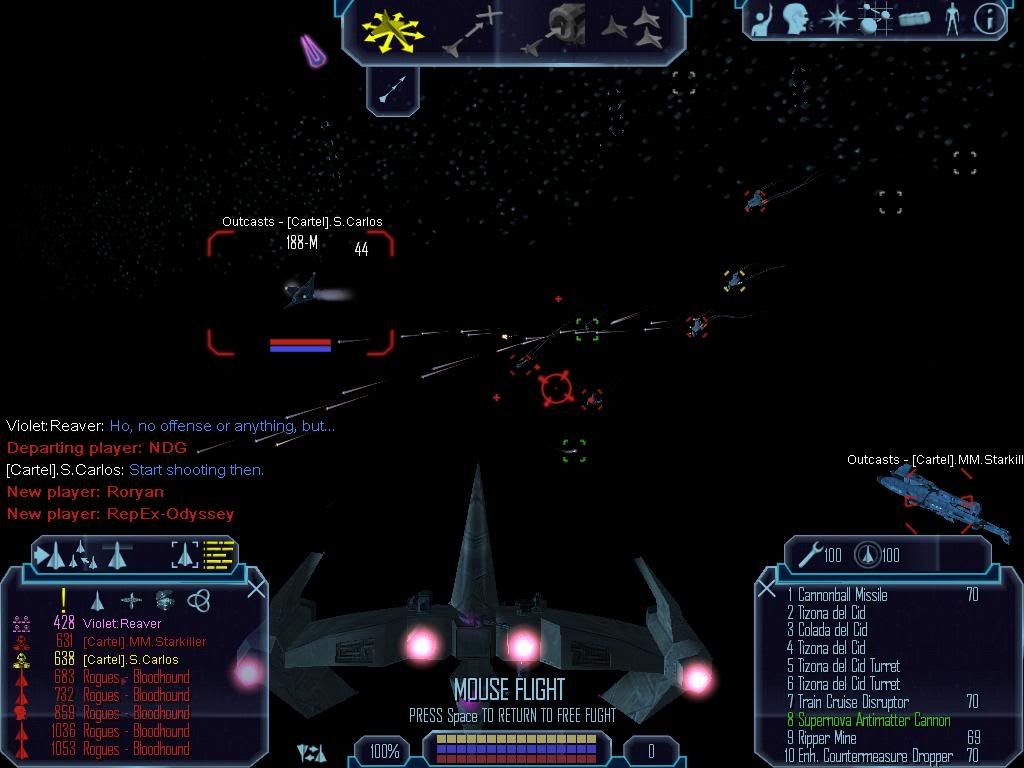Select [Cartel].S.Carlos in the contact list
Image resolution: width=1024 pixels, height=768 pixels.
[x=130, y=660]
